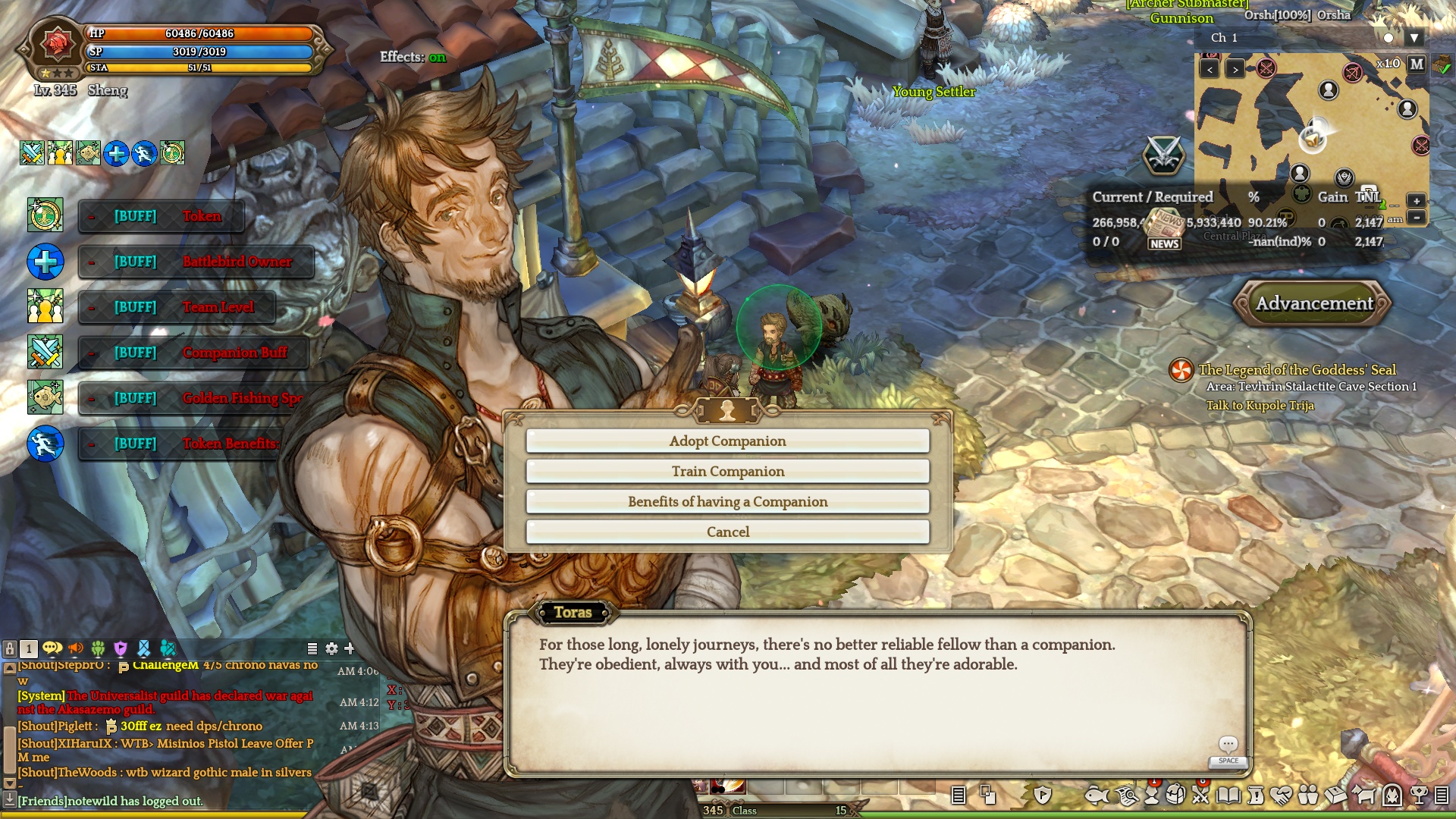Zoom out the minimap with minus button
1456x819 pixels.
[x=1416, y=218]
